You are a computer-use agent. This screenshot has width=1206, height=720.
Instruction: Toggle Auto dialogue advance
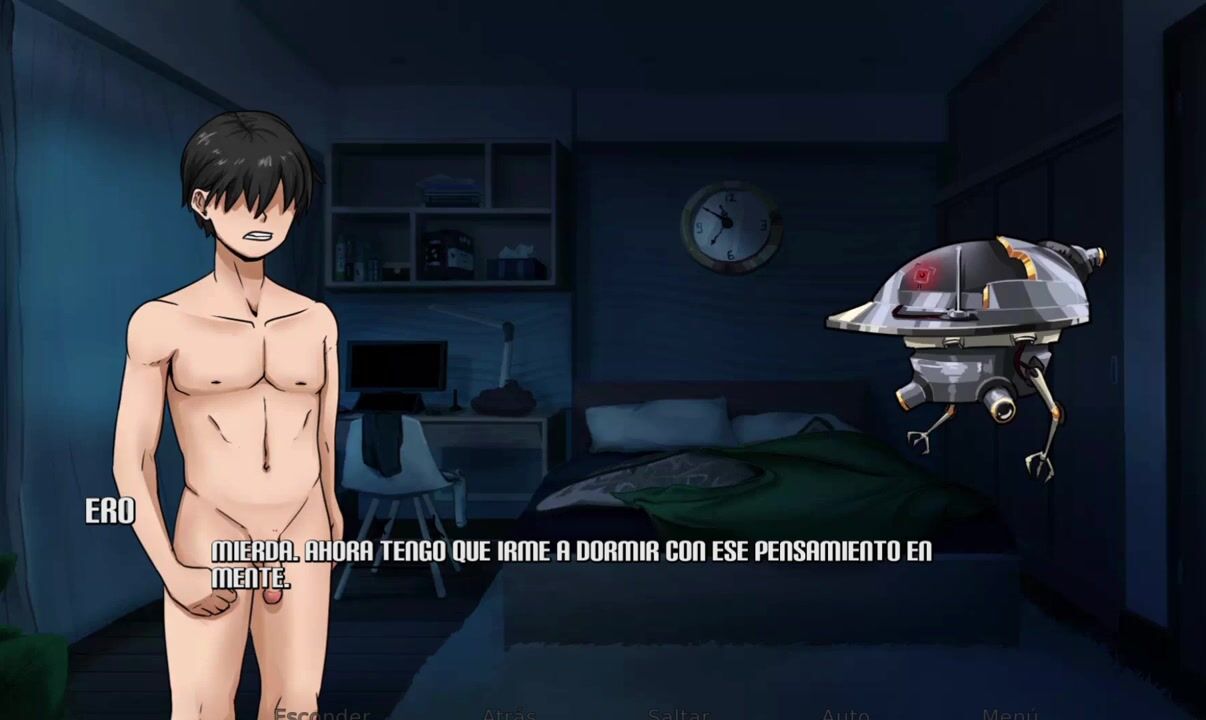[845, 714]
